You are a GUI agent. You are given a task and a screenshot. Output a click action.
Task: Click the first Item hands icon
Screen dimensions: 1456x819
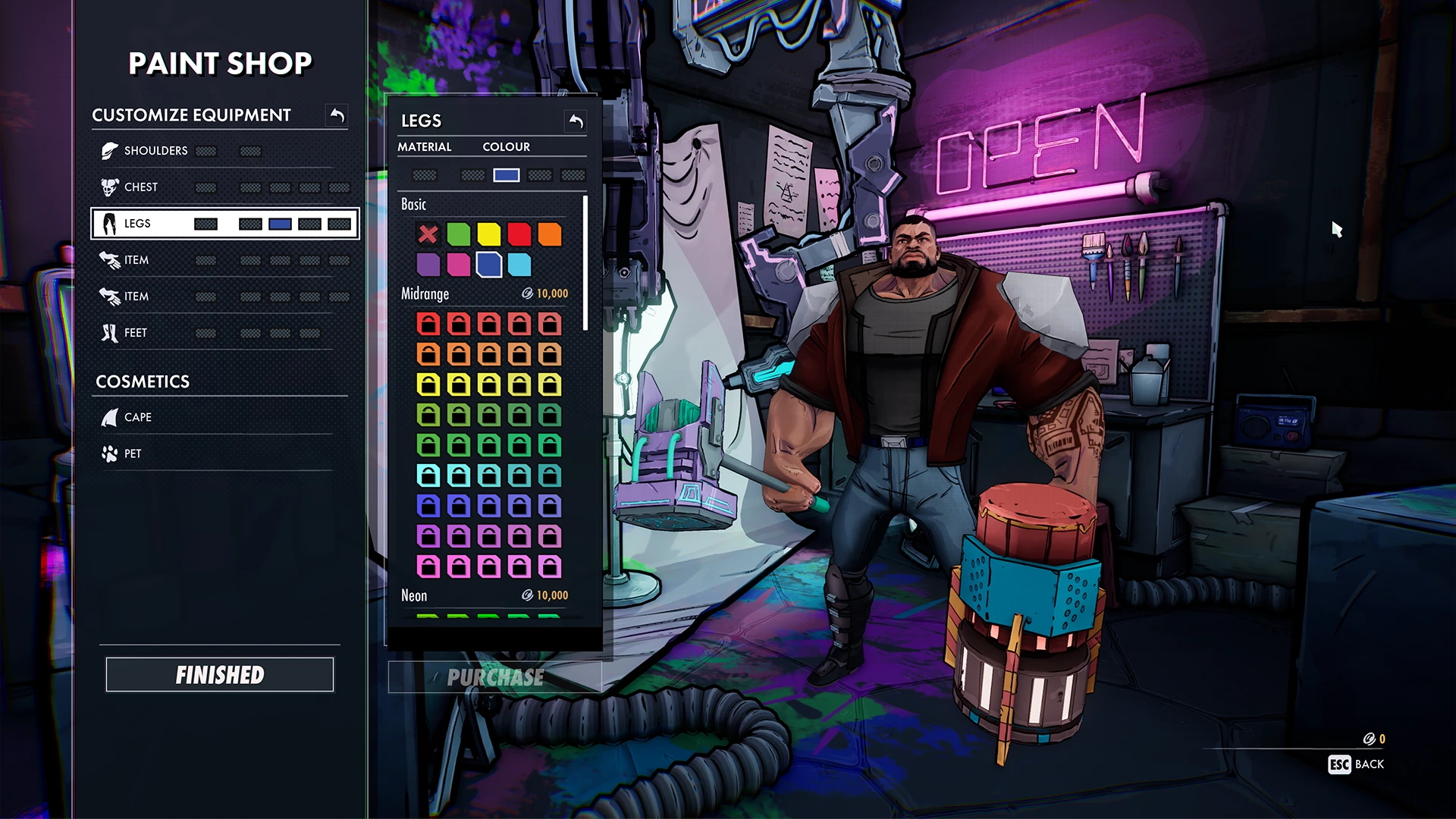[x=108, y=259]
